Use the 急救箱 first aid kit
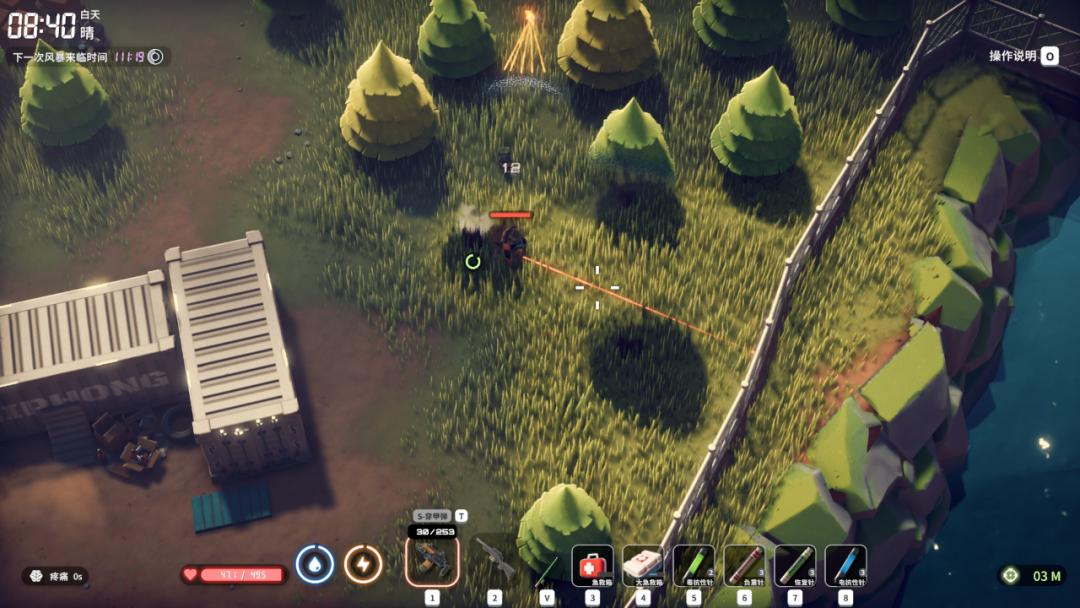 point(592,565)
